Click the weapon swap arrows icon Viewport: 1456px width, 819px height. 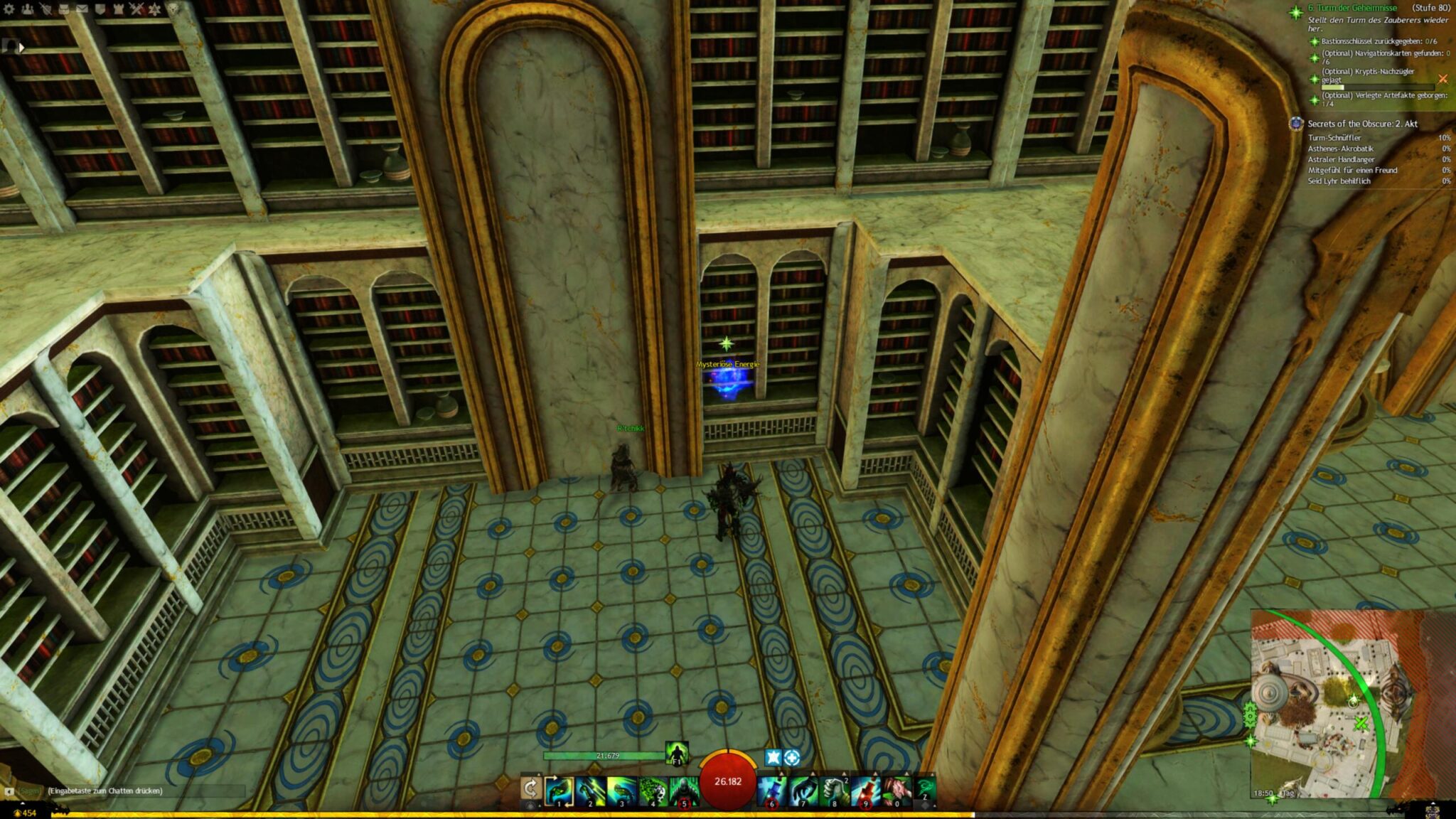(x=531, y=788)
